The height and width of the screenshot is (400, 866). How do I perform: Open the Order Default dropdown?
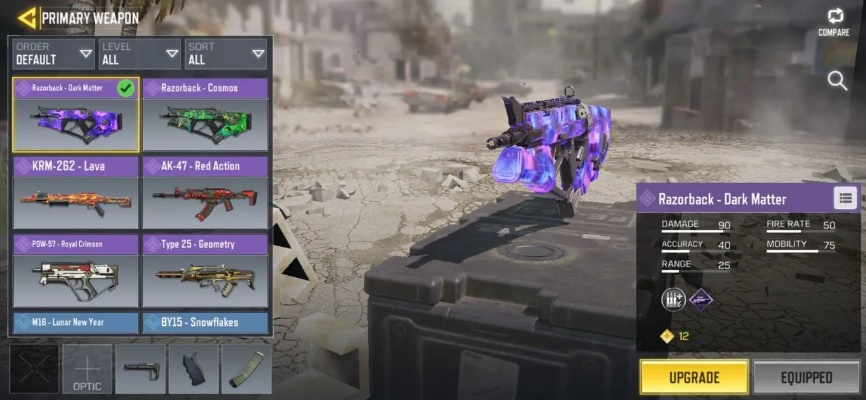point(54,52)
